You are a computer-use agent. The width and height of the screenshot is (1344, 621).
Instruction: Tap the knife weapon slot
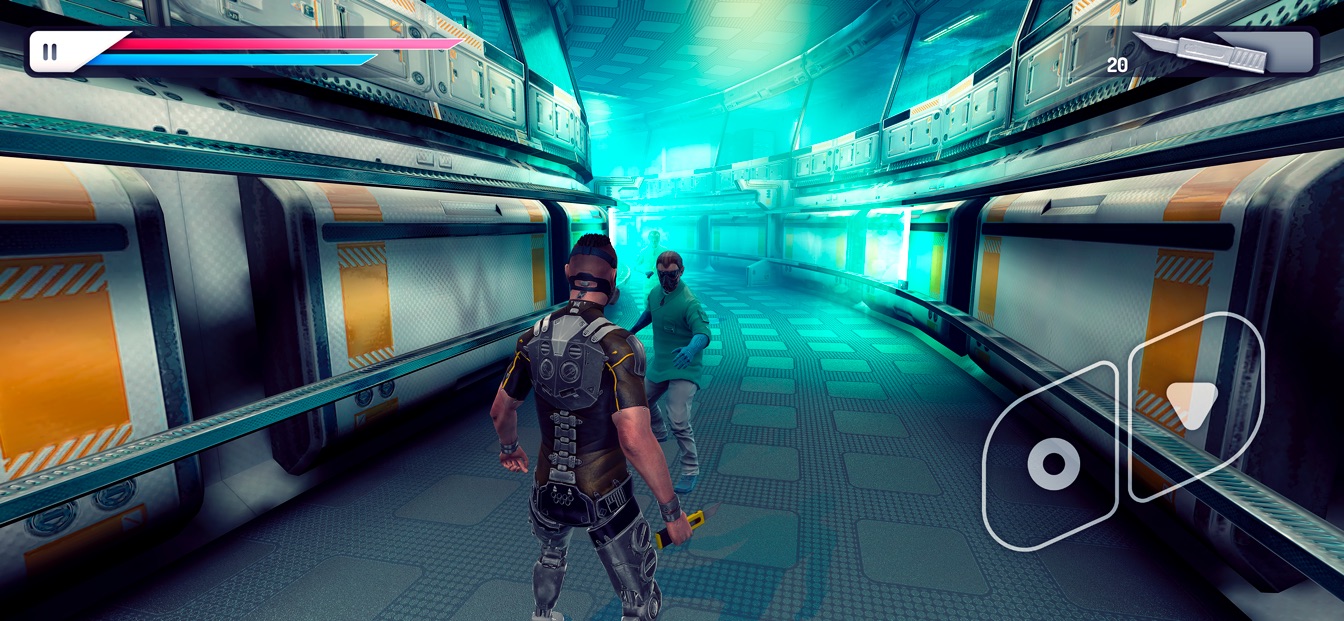click(1220, 52)
